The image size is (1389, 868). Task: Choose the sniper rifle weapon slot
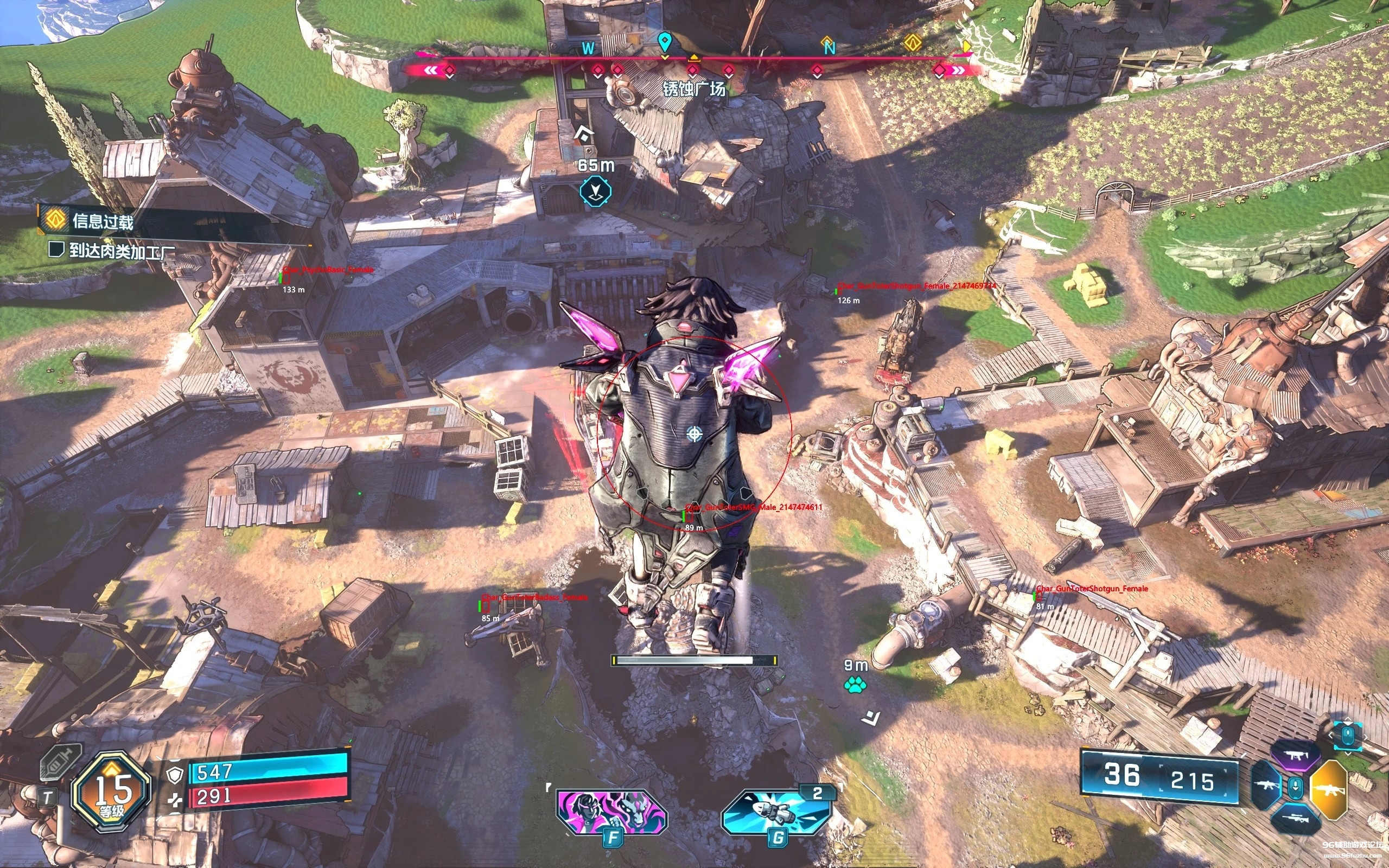click(1296, 818)
